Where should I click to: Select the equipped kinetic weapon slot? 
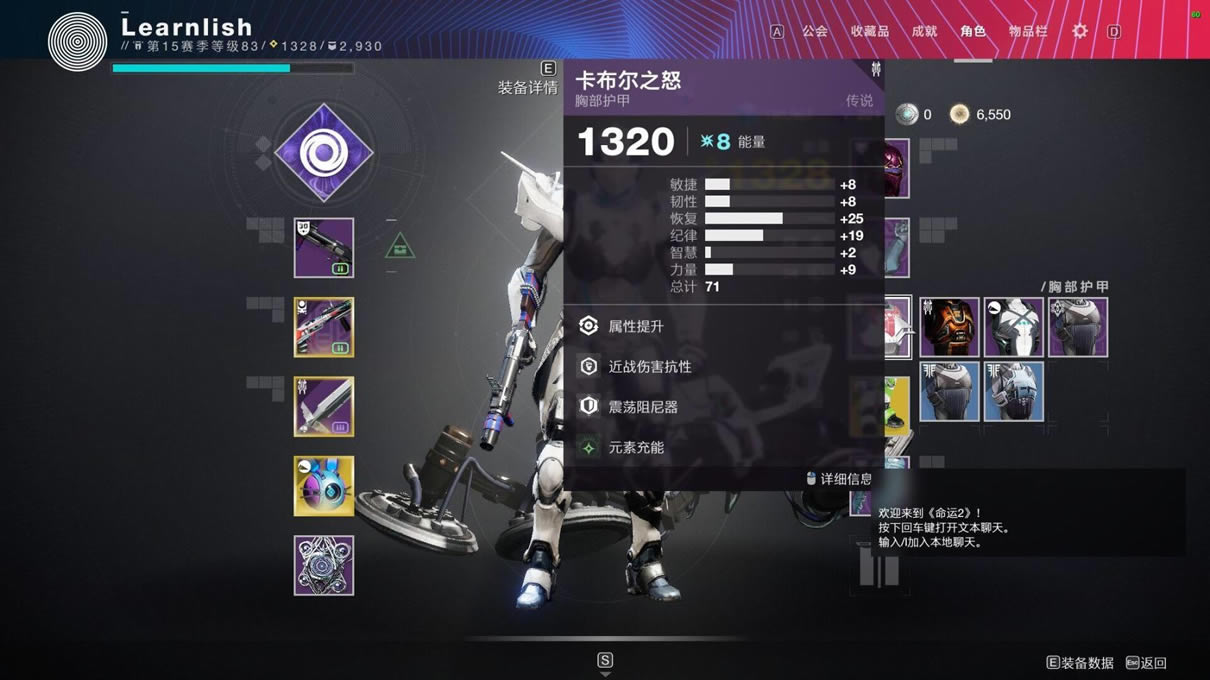pyautogui.click(x=323, y=247)
